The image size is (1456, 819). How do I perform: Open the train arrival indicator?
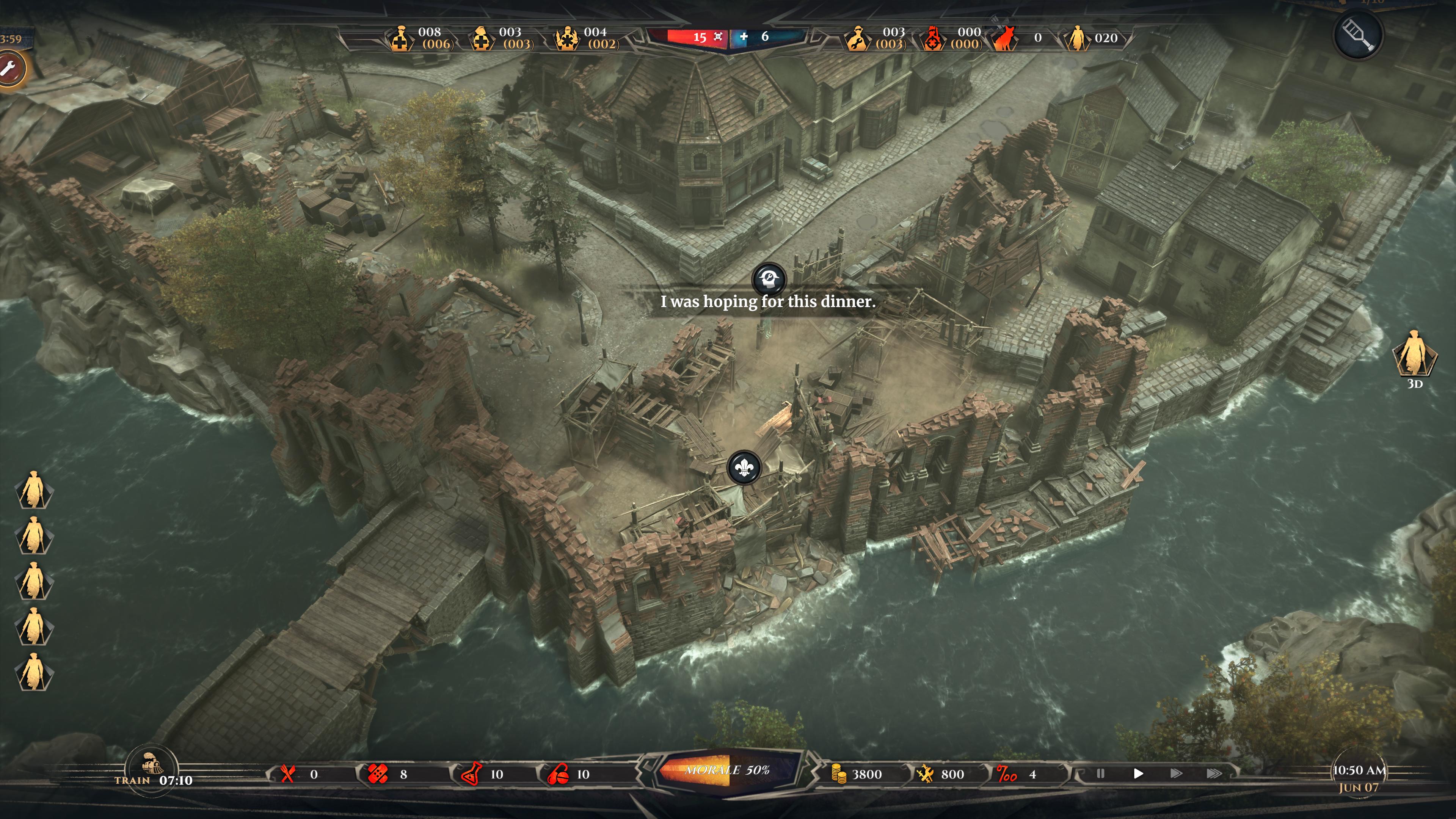click(152, 767)
